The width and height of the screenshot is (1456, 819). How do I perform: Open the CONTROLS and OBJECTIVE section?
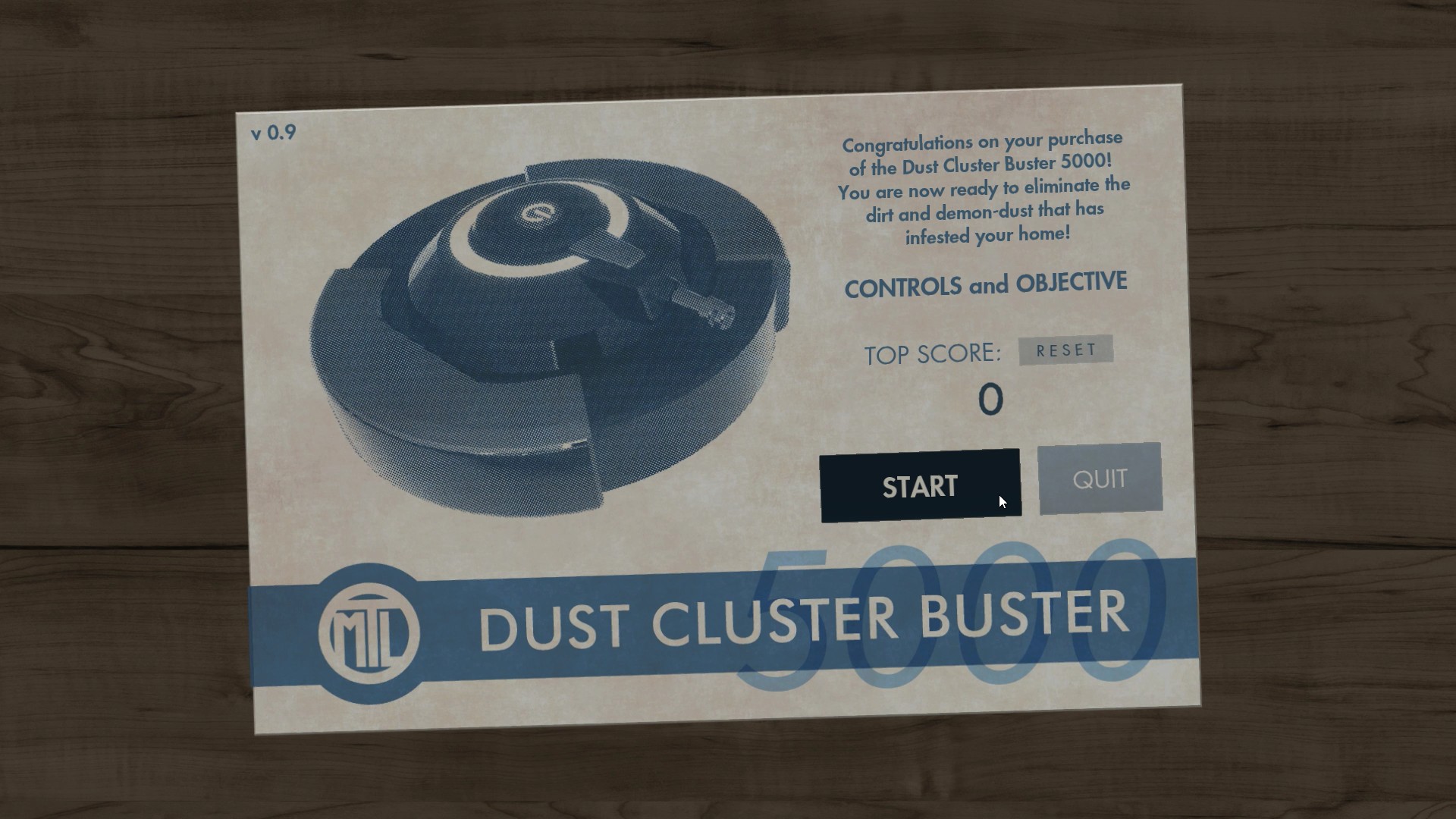coord(986,284)
